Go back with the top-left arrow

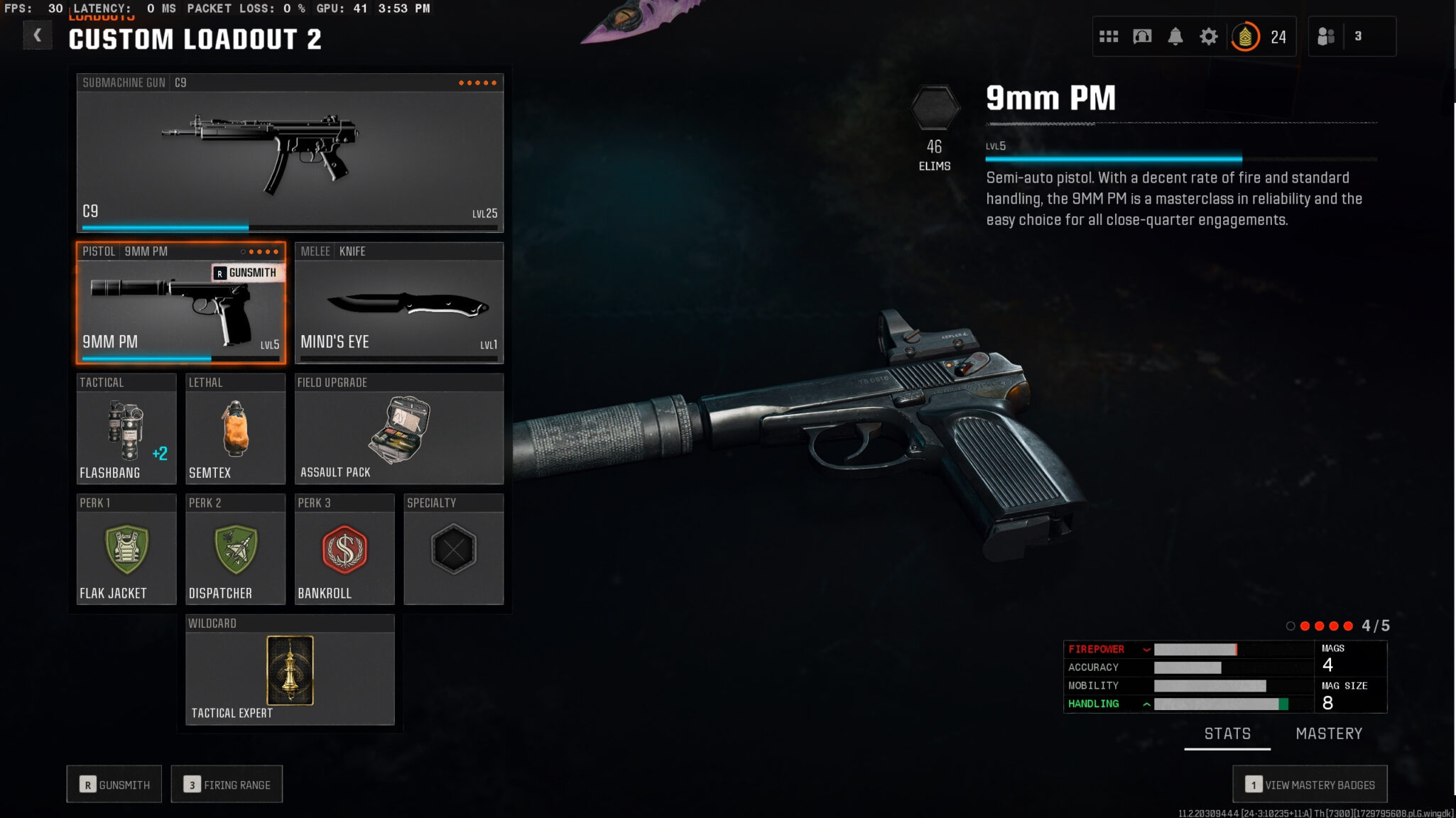point(37,35)
